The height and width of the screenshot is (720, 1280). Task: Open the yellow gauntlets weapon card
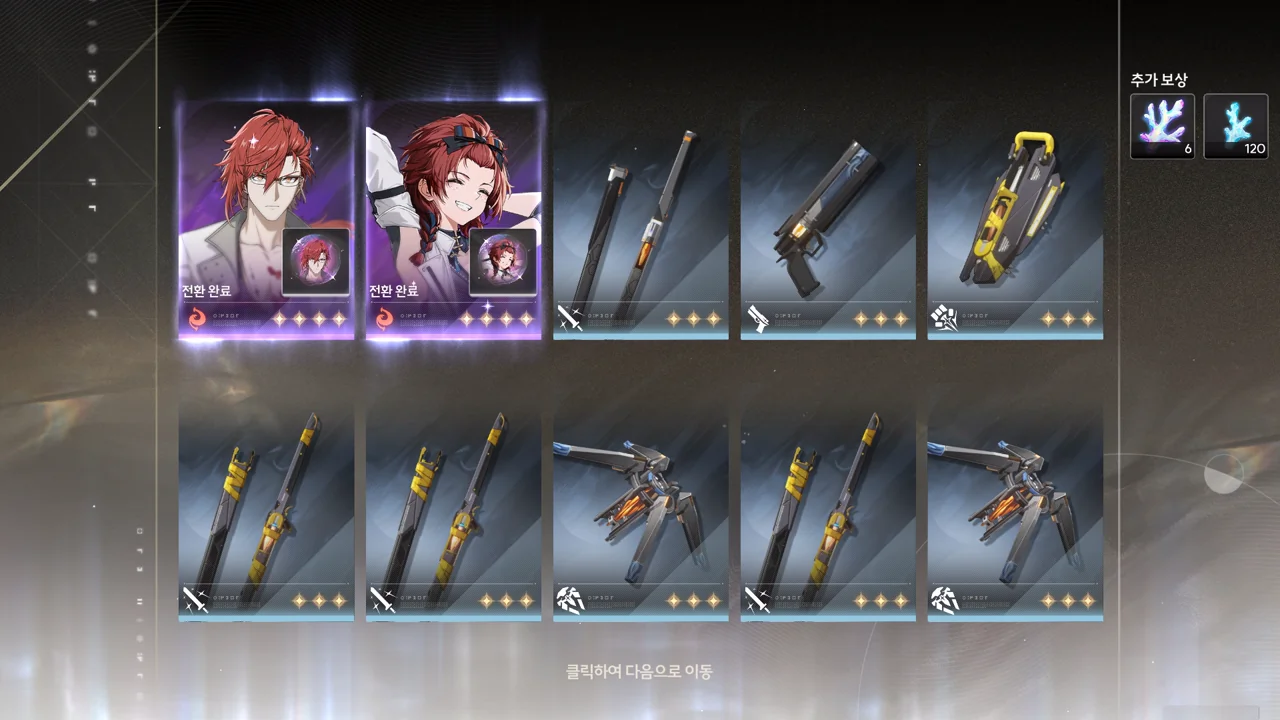point(1015,220)
